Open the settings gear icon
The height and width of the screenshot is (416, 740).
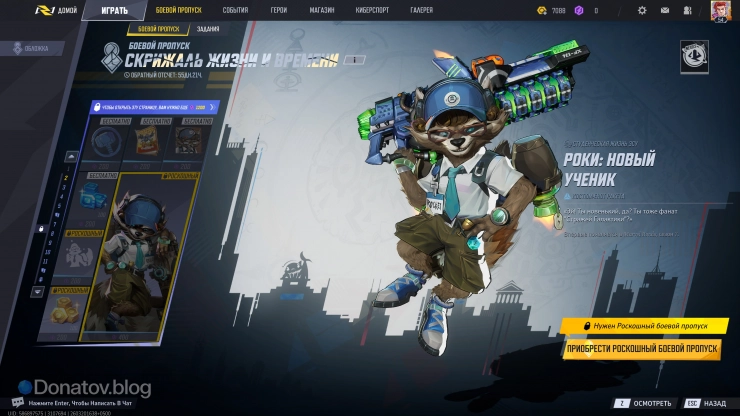[x=642, y=10]
